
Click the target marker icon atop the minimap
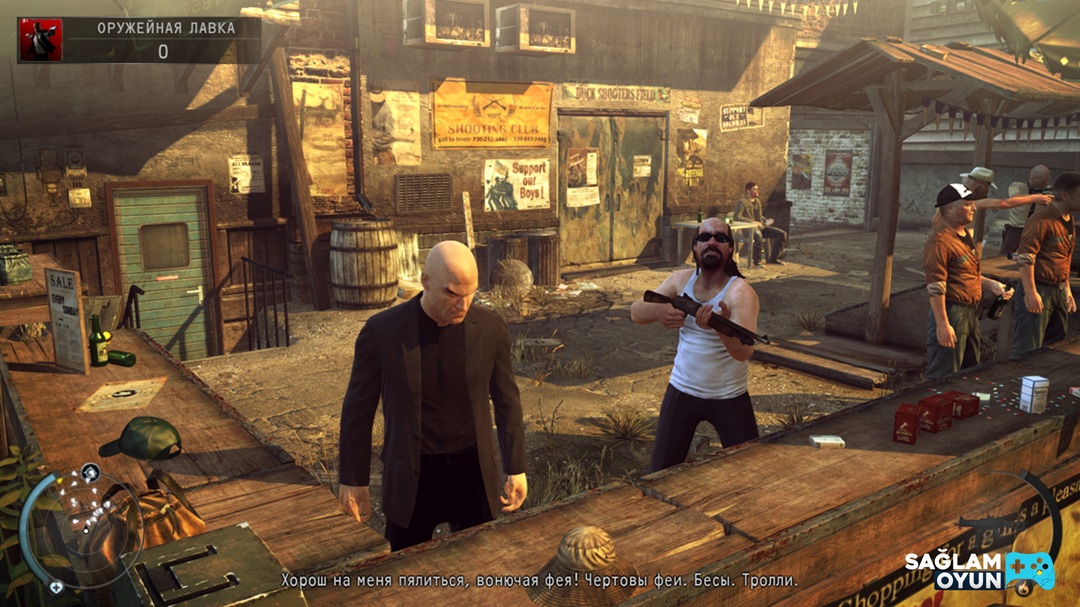90,471
